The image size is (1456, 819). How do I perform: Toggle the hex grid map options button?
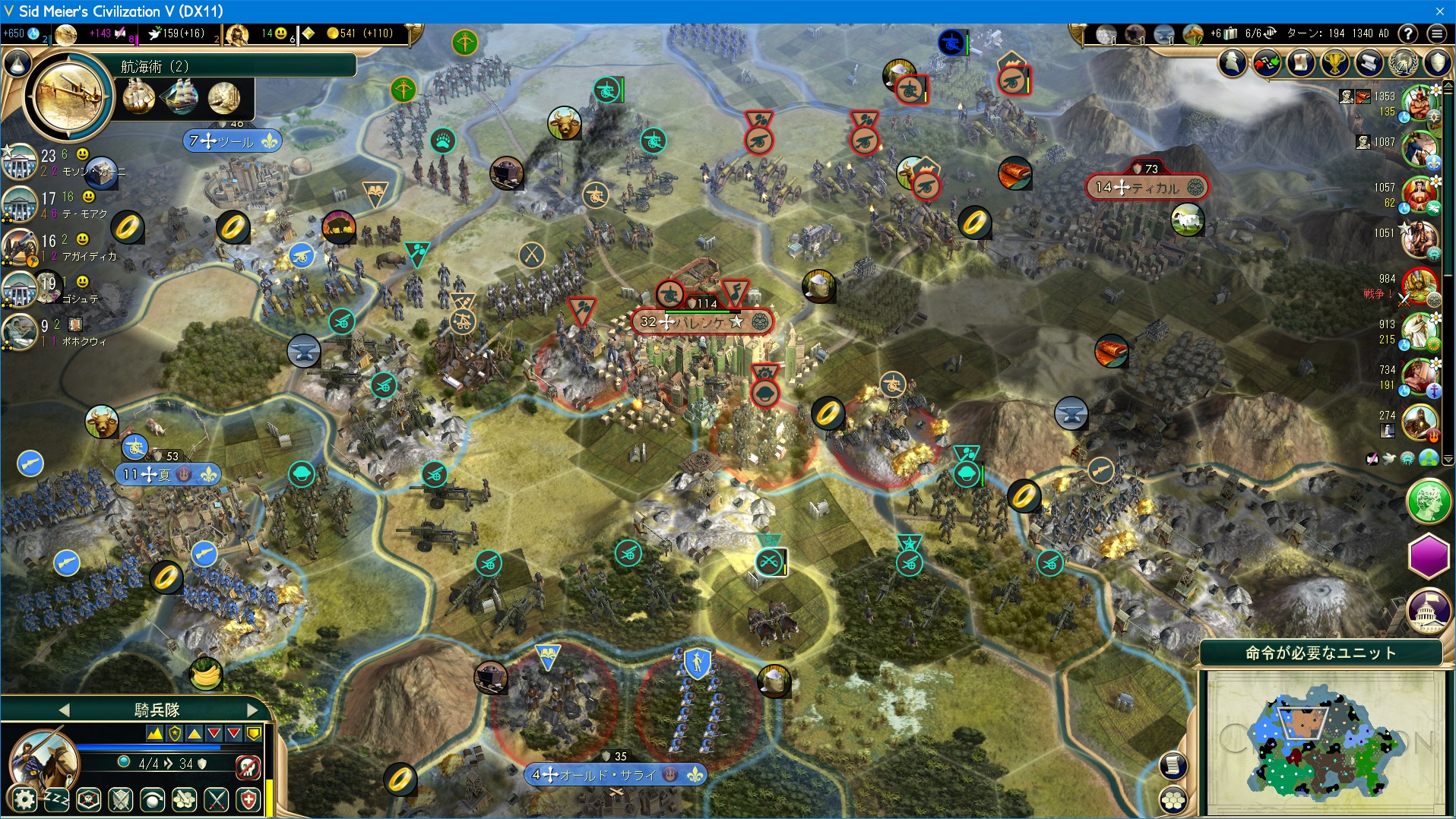click(1173, 799)
